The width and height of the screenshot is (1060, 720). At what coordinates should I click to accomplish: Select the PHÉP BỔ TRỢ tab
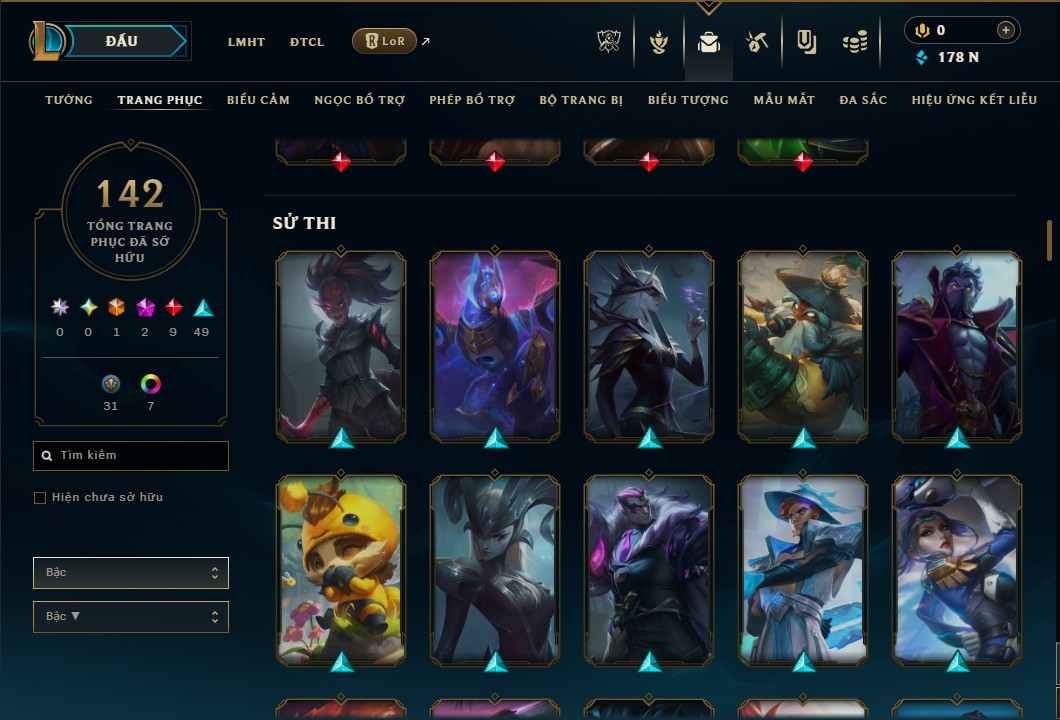pos(472,100)
